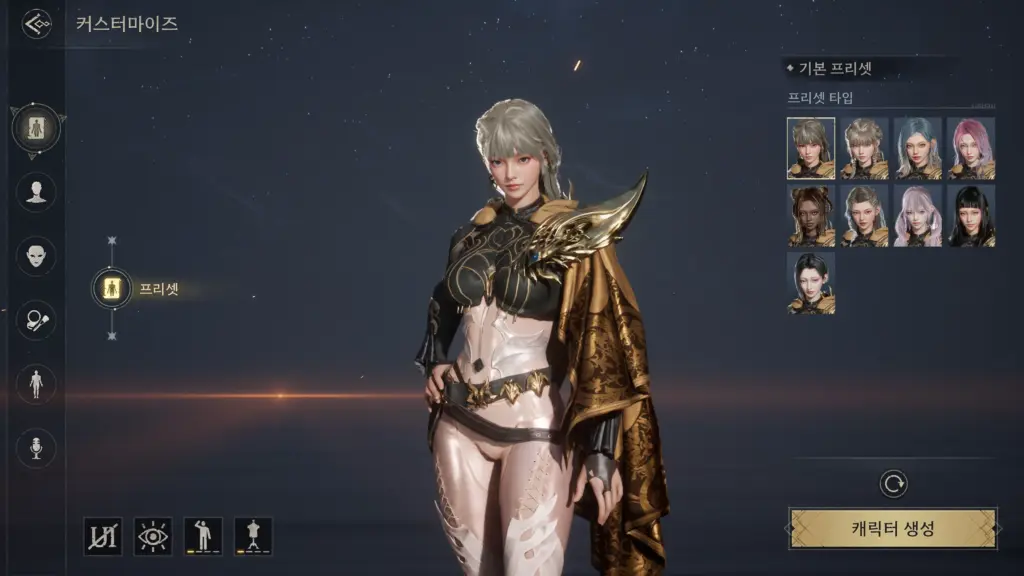The image size is (1024, 576).
Task: Open the makeup brush category
Action: tap(36, 320)
